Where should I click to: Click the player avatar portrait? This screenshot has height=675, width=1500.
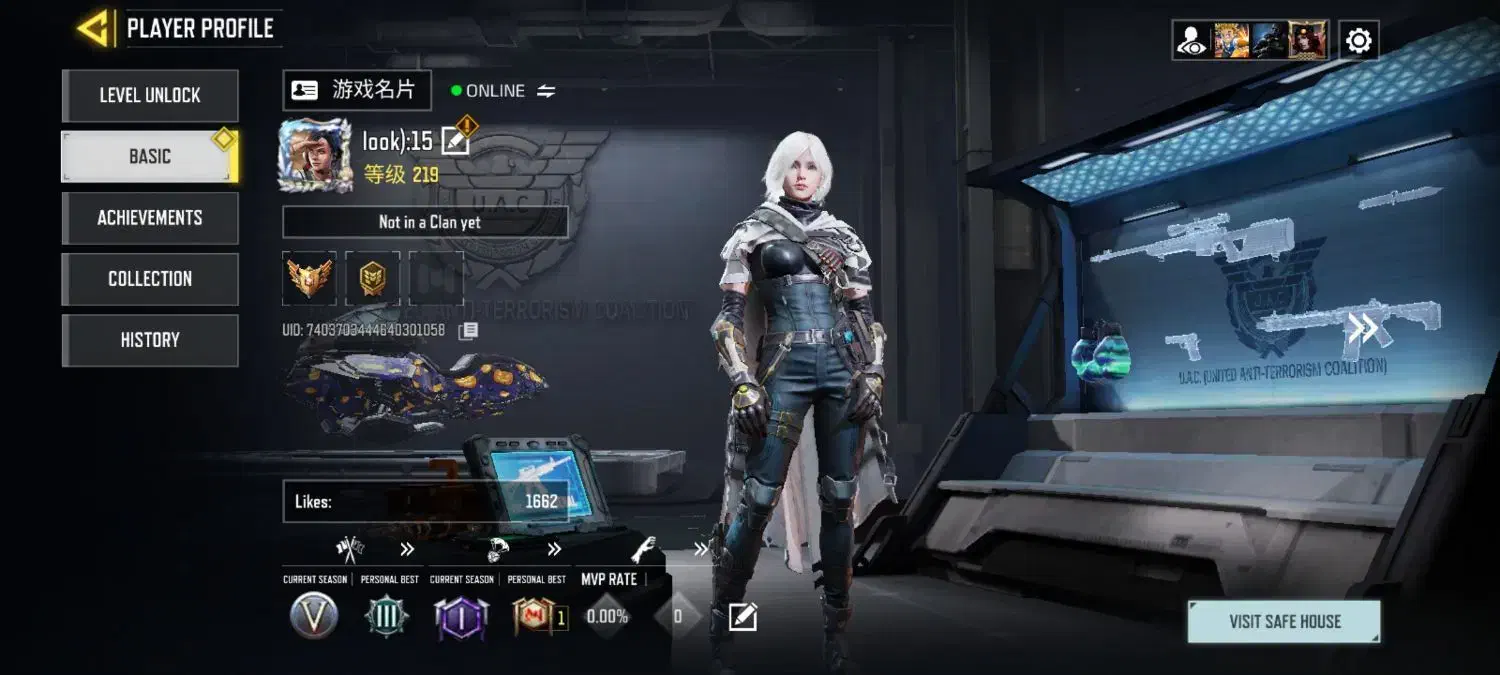315,155
